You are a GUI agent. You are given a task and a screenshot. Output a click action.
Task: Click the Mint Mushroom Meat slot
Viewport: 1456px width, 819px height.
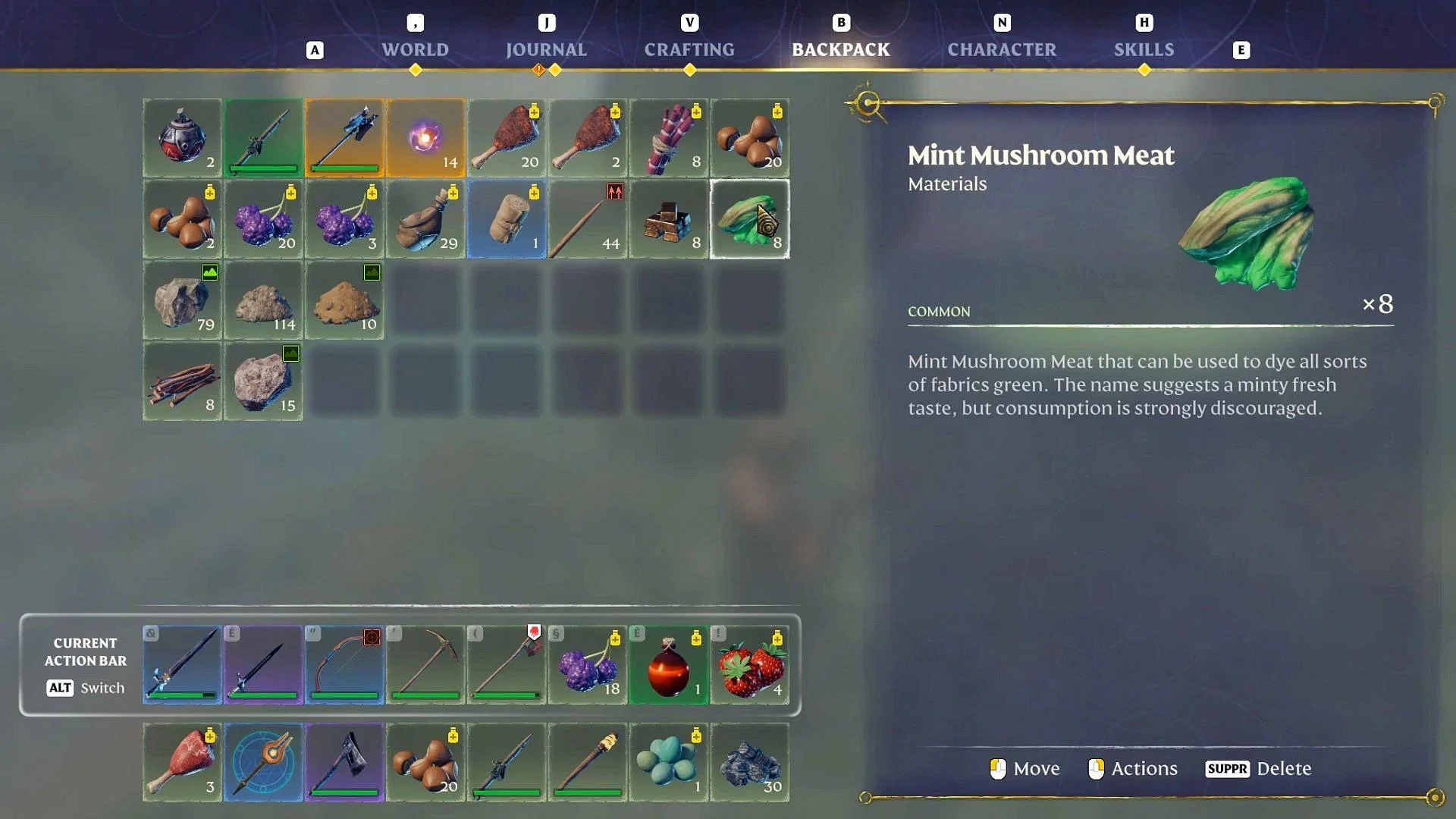tap(749, 219)
